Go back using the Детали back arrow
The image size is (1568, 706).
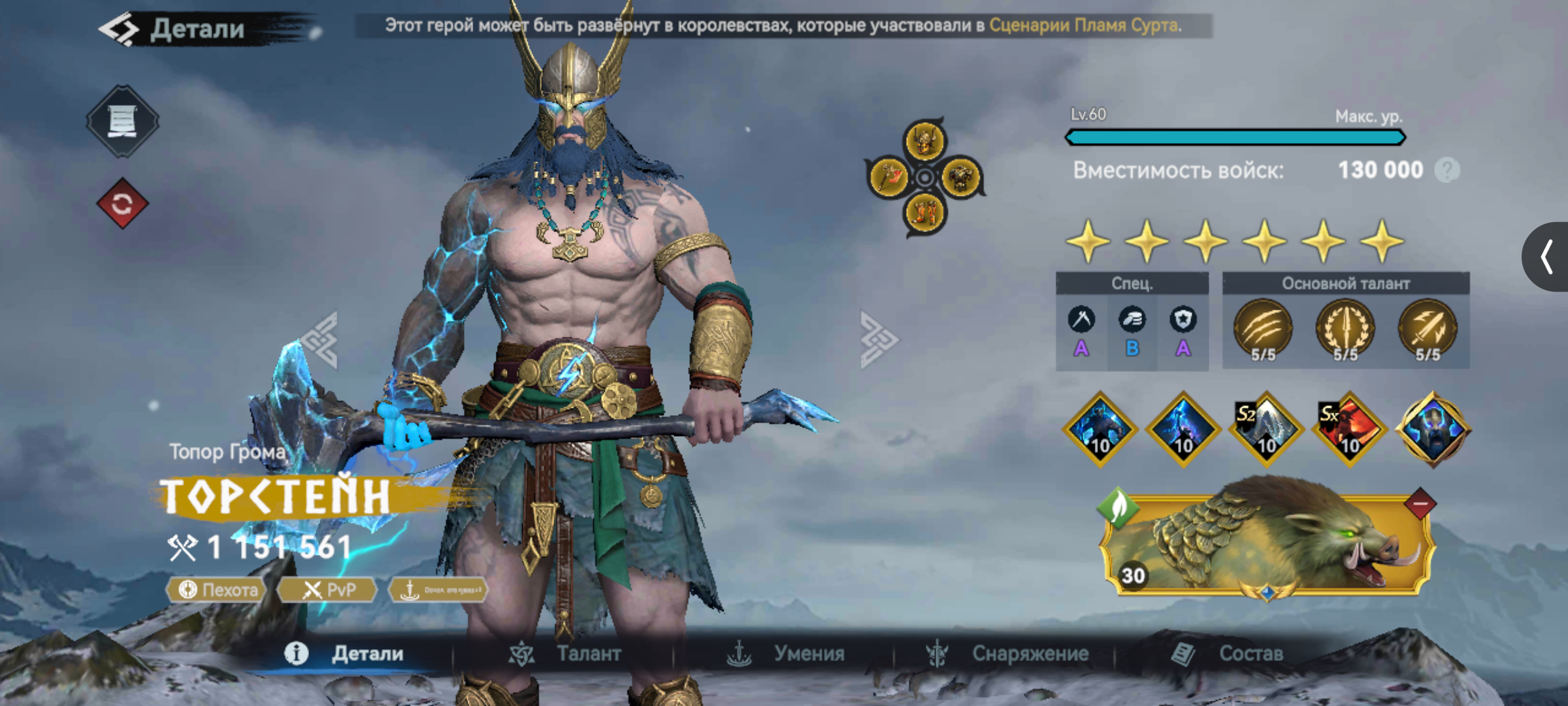[120, 29]
